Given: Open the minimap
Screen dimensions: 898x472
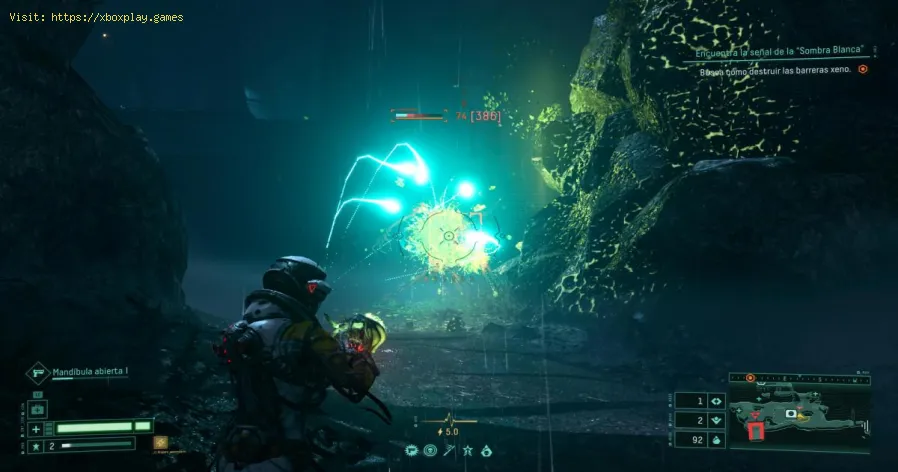Looking at the screenshot, I should coord(793,415).
